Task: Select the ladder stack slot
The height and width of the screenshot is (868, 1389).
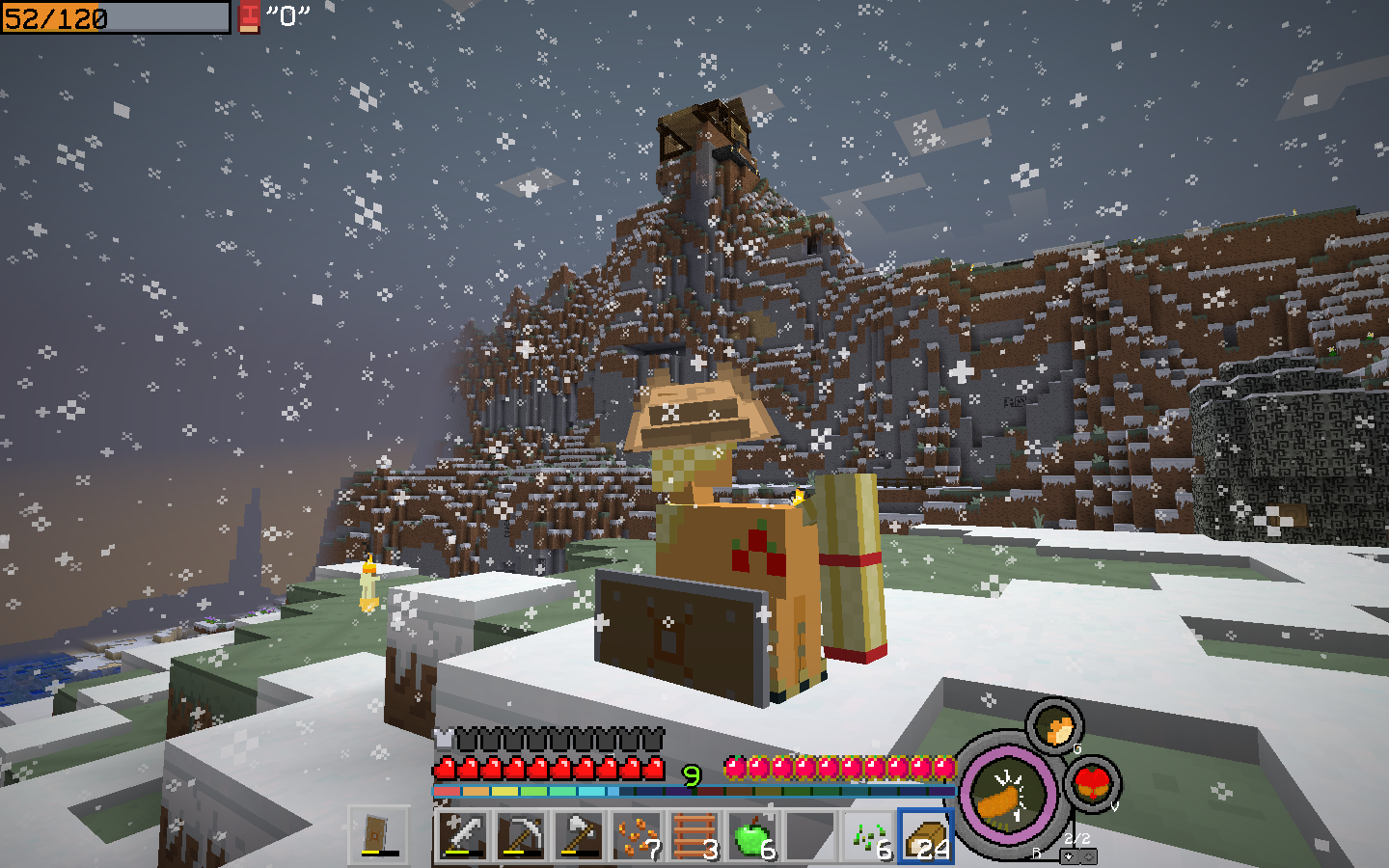Action: point(694,835)
